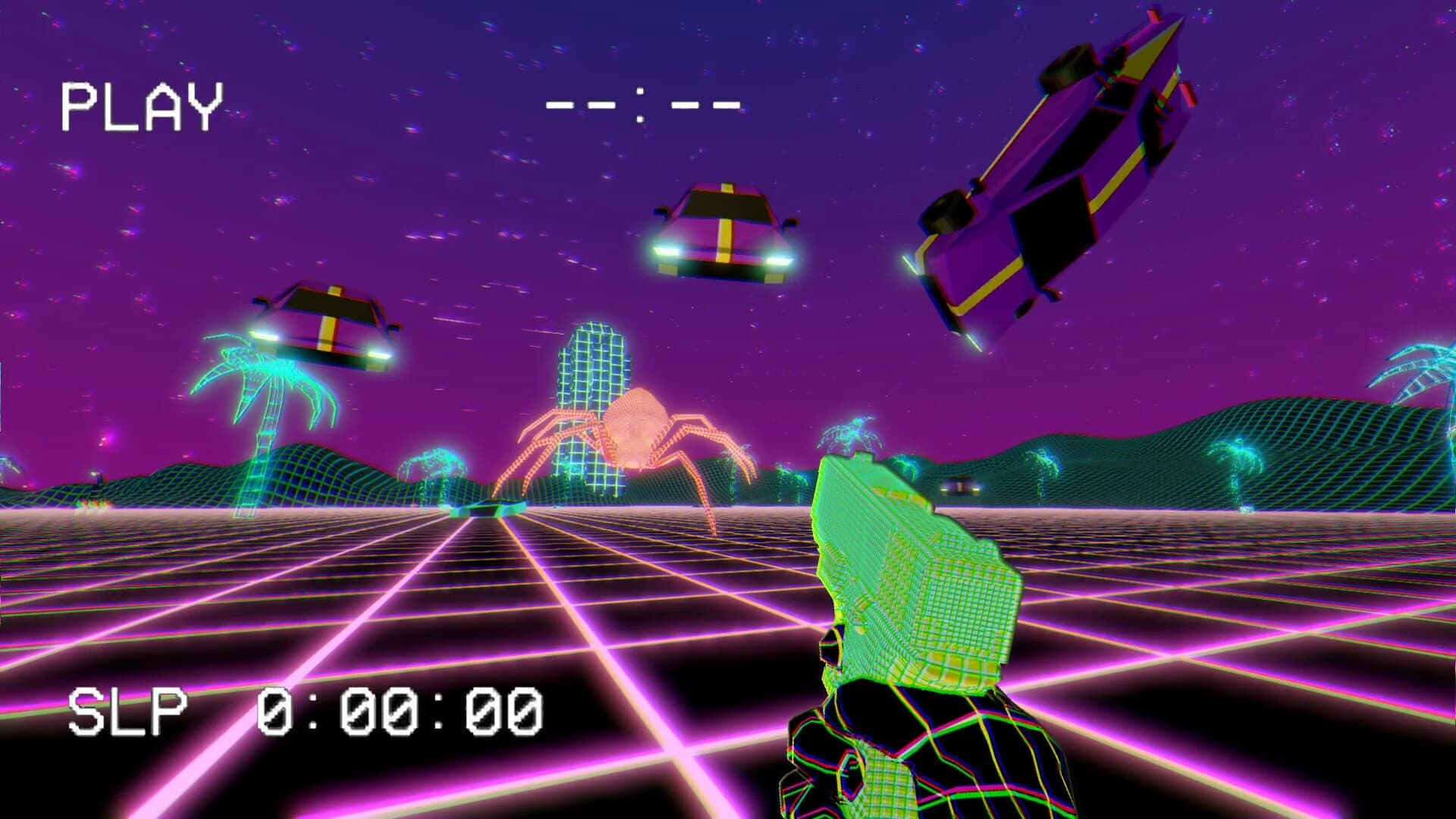Click the PLAY indicator text
This screenshot has height=819, width=1456.
pos(140,102)
